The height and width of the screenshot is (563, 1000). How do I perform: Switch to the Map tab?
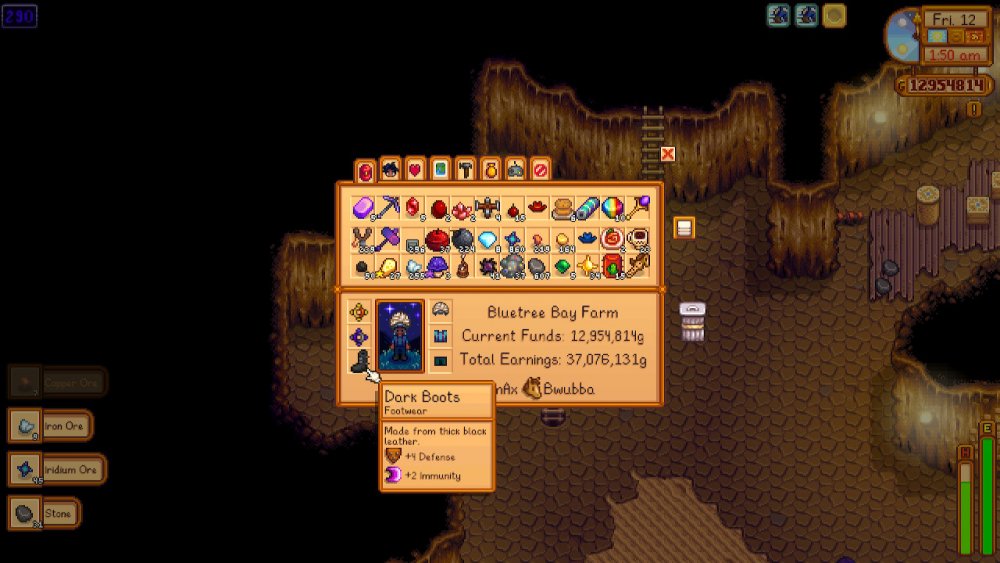coord(440,170)
